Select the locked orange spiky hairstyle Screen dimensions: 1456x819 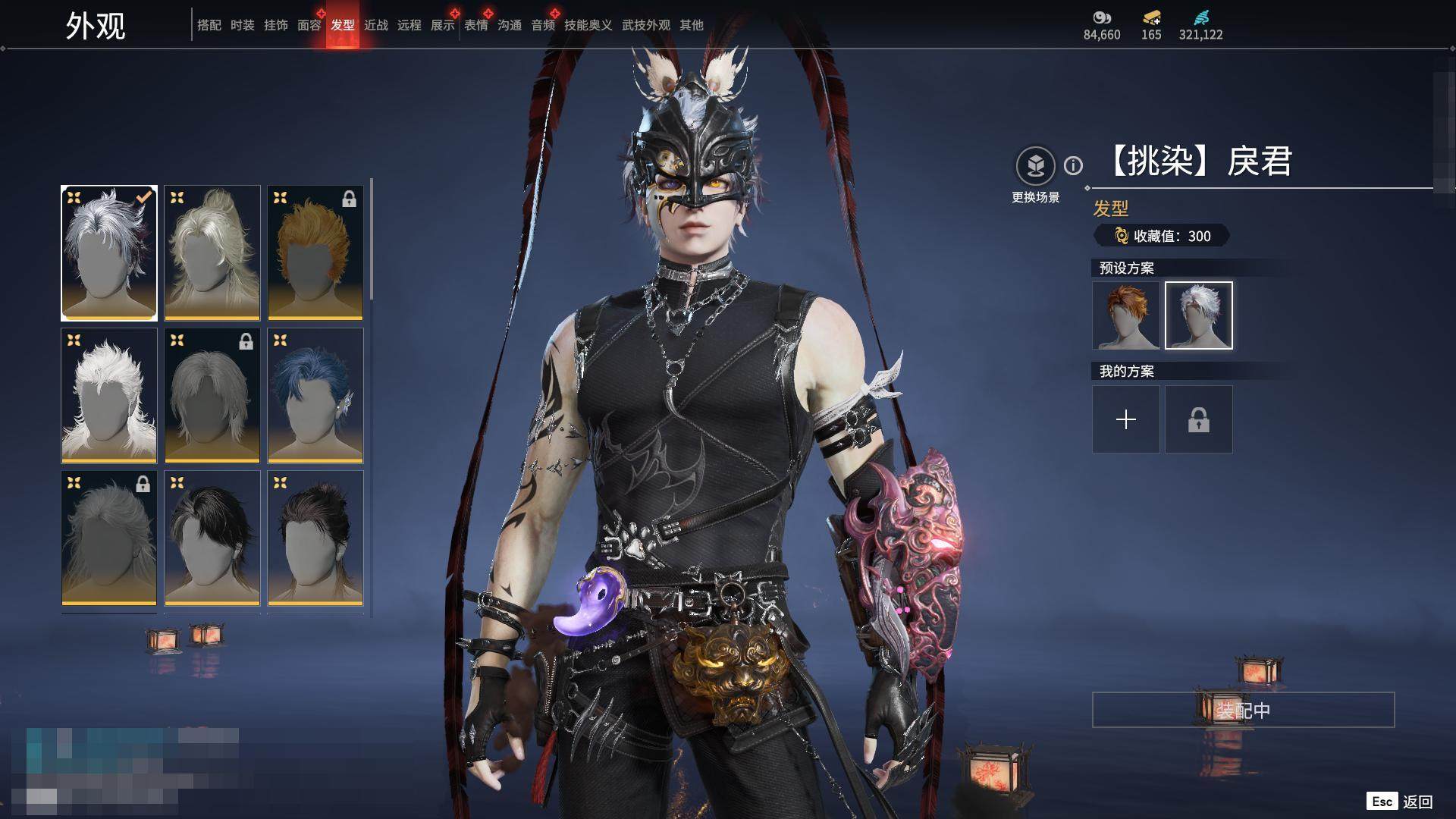pyautogui.click(x=315, y=253)
